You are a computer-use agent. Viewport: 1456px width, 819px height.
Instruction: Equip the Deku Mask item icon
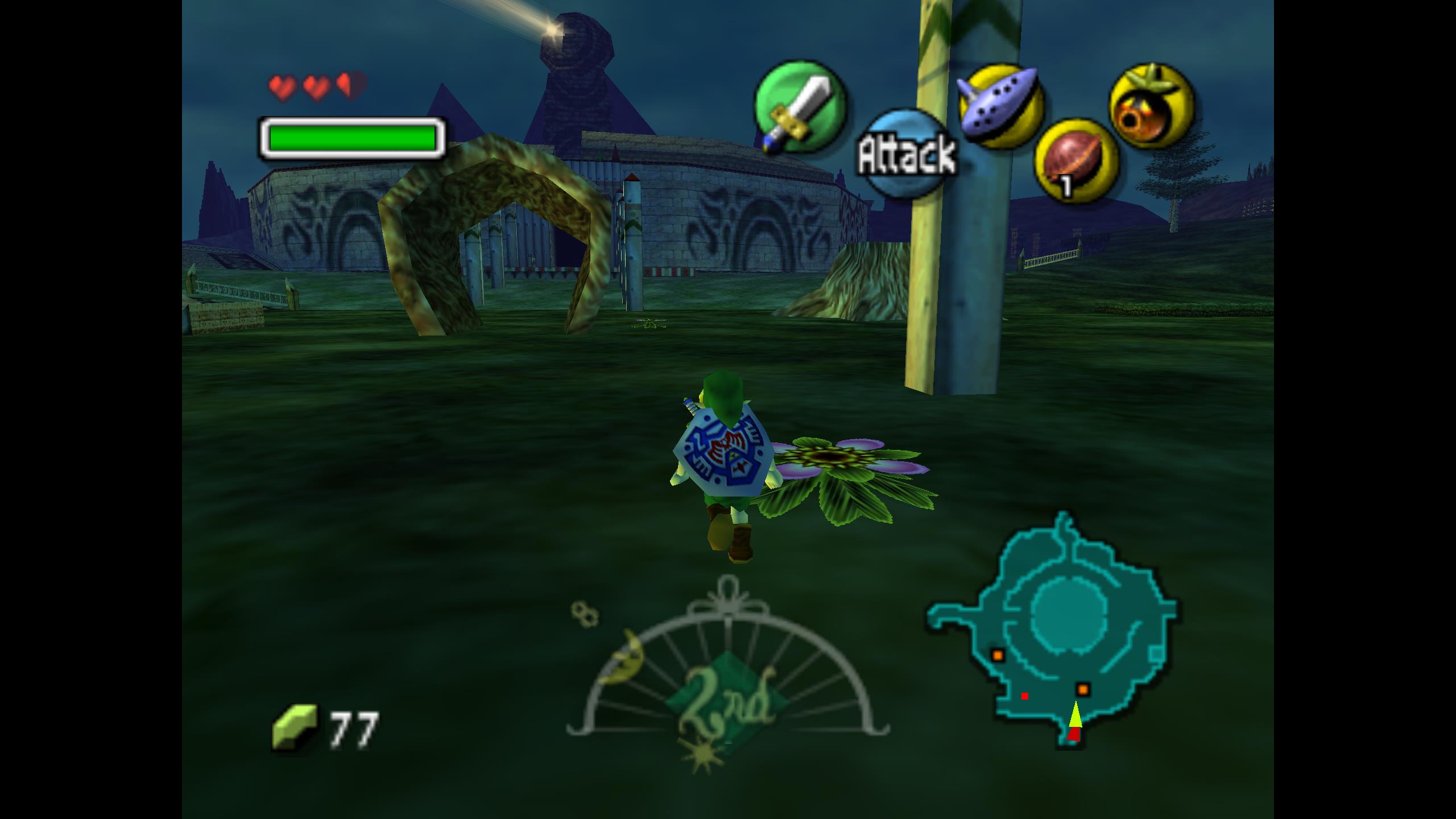click(1152, 106)
